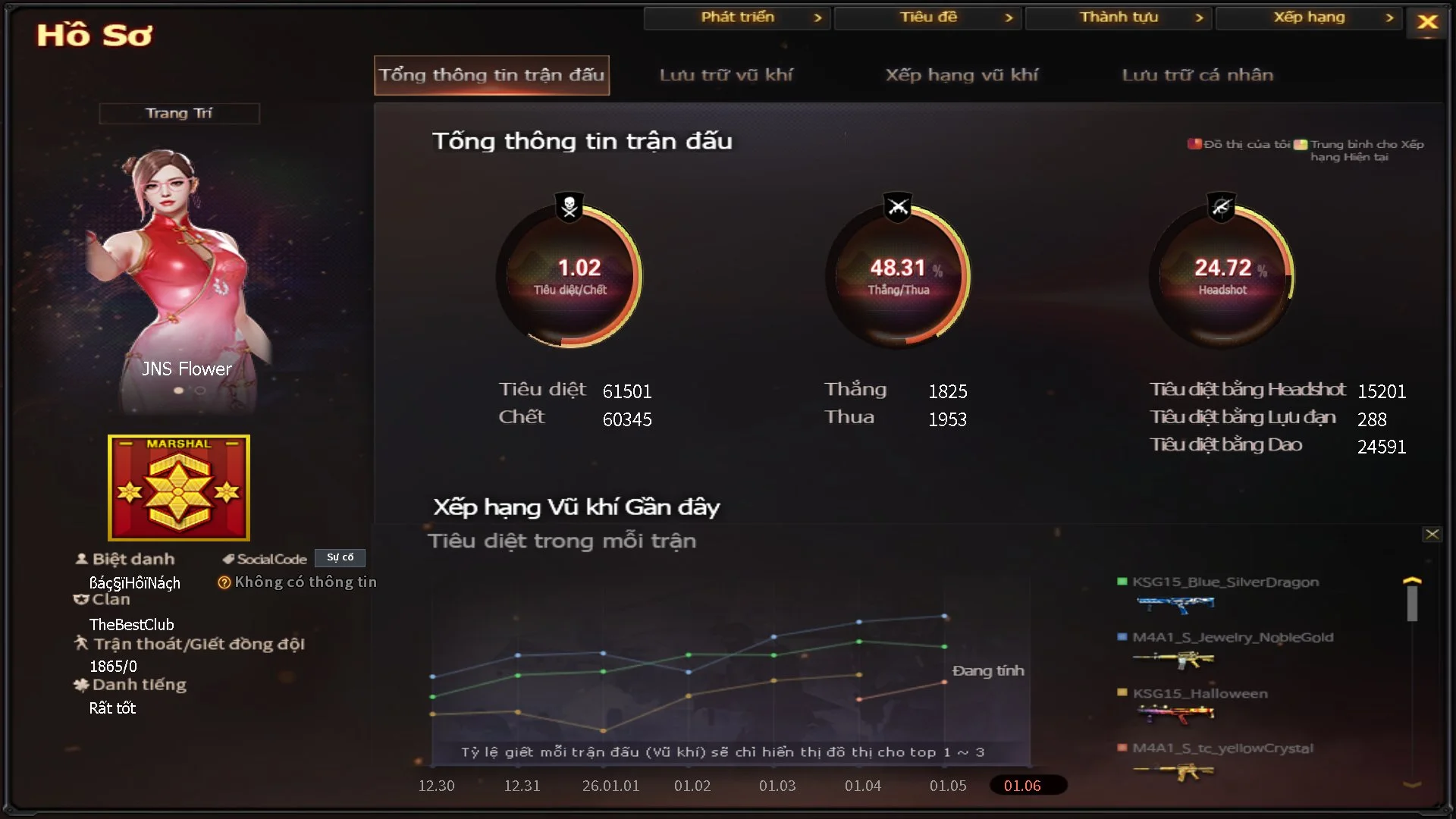Click the shield icon next to Clan
Viewport: 1456px width, 819px height.
[x=80, y=599]
